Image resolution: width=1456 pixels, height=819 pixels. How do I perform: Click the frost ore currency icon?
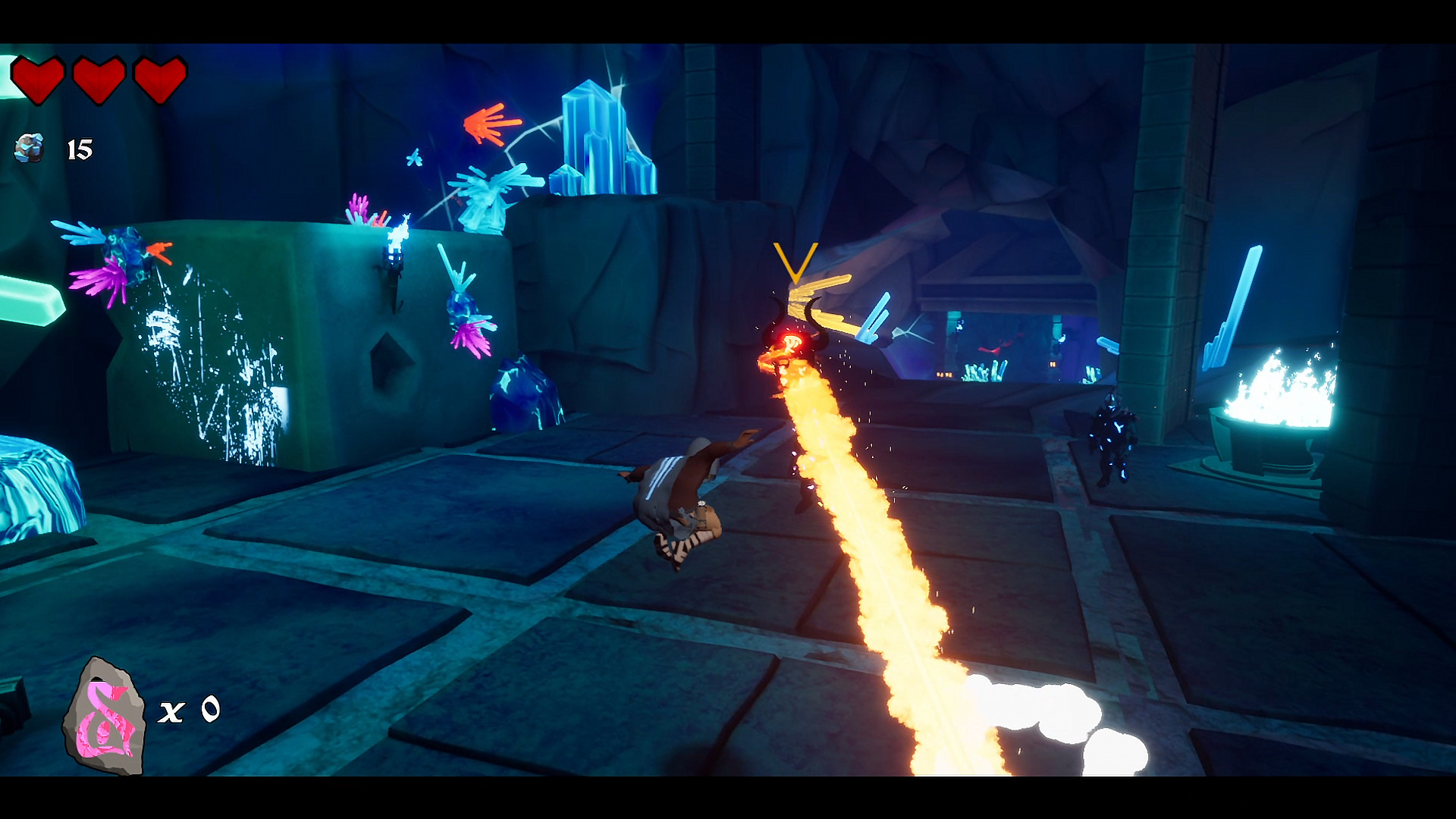[29, 148]
